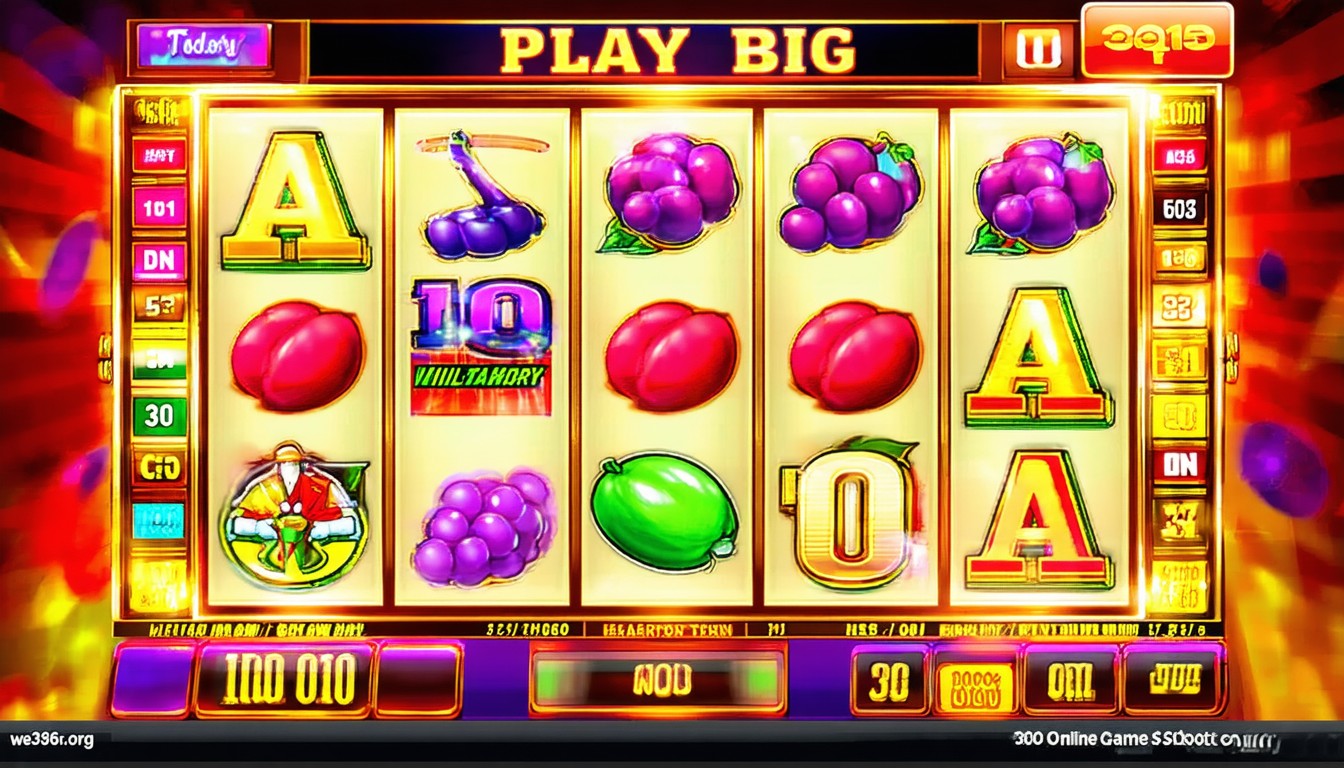Image resolution: width=1344 pixels, height=768 pixels.
Task: Open the we396r.org watermark link
Action: click(x=52, y=741)
